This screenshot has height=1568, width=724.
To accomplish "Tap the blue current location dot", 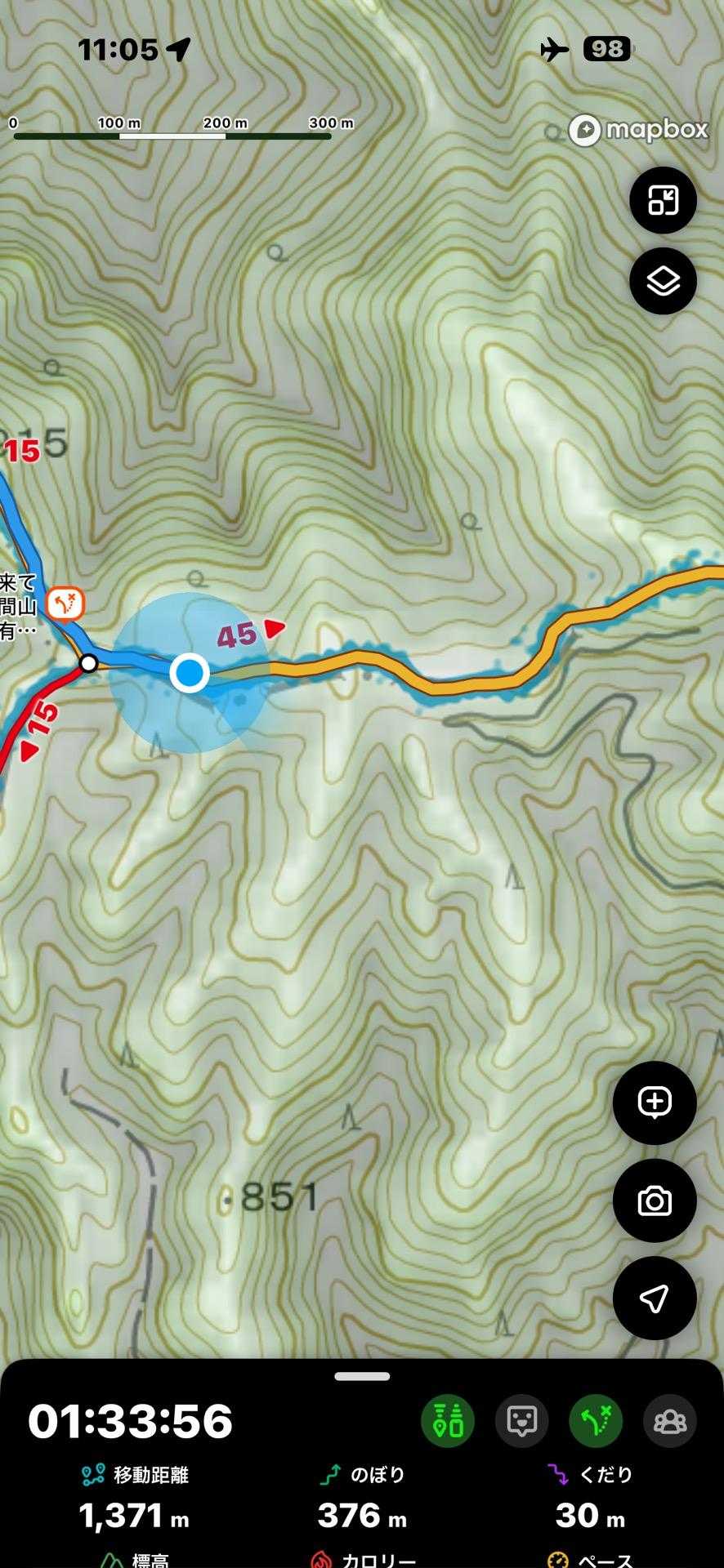I will coord(190,674).
